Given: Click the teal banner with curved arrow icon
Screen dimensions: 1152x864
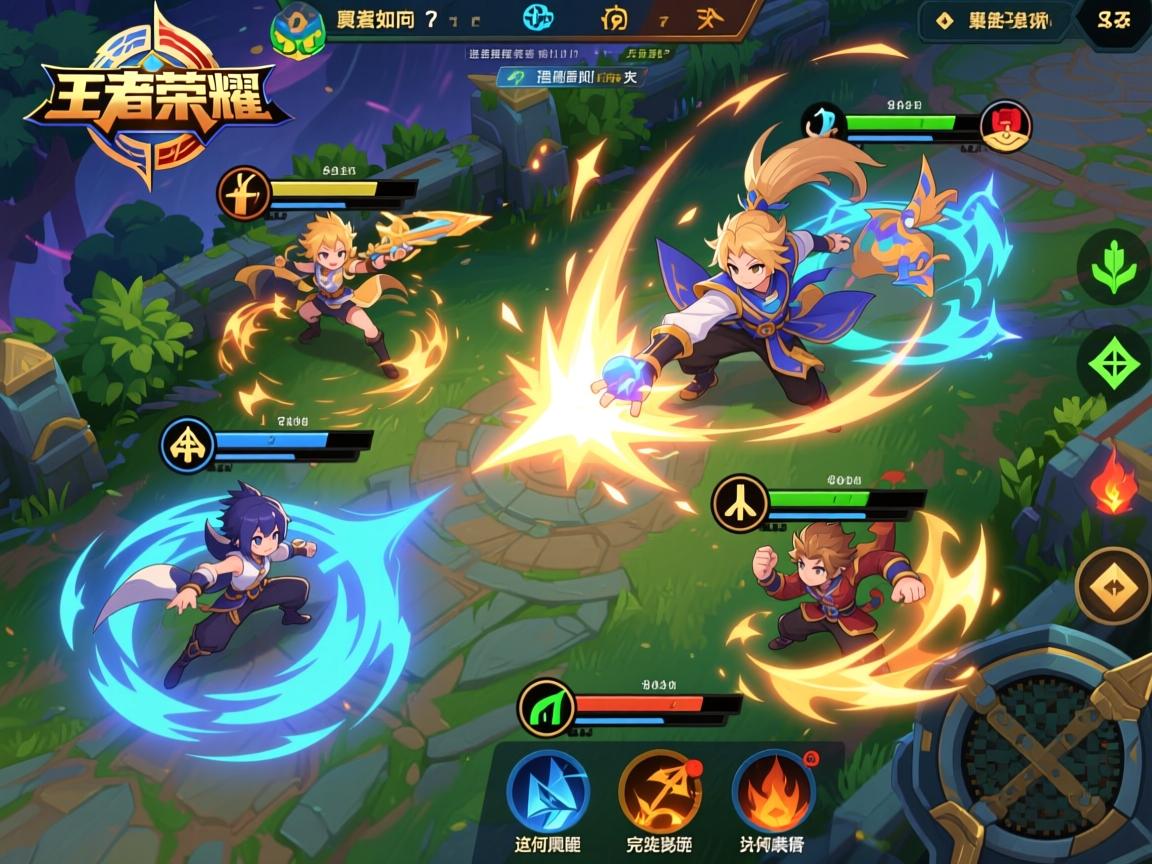Looking at the screenshot, I should click(572, 76).
